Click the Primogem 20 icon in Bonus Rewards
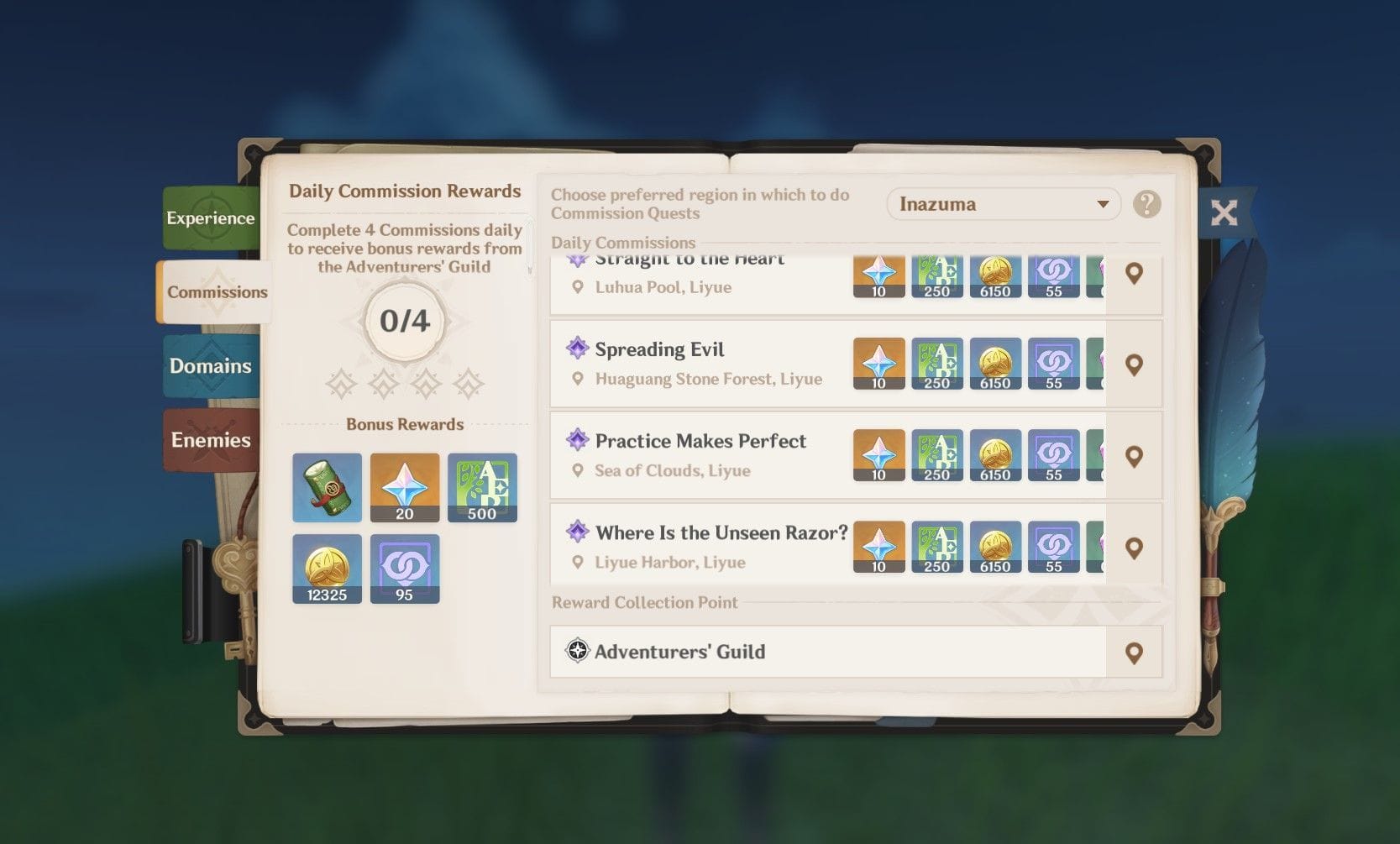Screen dimensions: 1400x844 pos(405,487)
